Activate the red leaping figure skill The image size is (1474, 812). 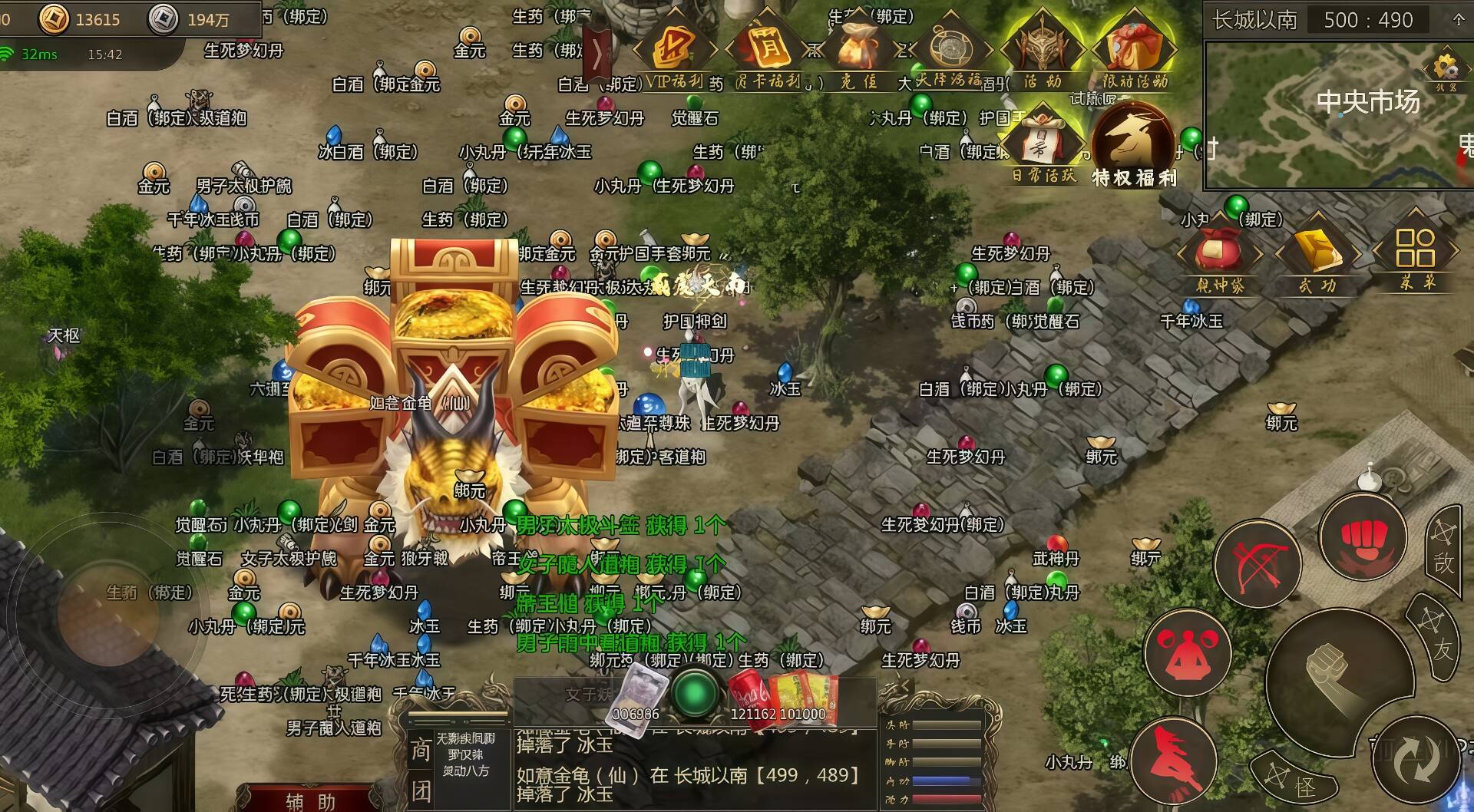click(x=1172, y=761)
